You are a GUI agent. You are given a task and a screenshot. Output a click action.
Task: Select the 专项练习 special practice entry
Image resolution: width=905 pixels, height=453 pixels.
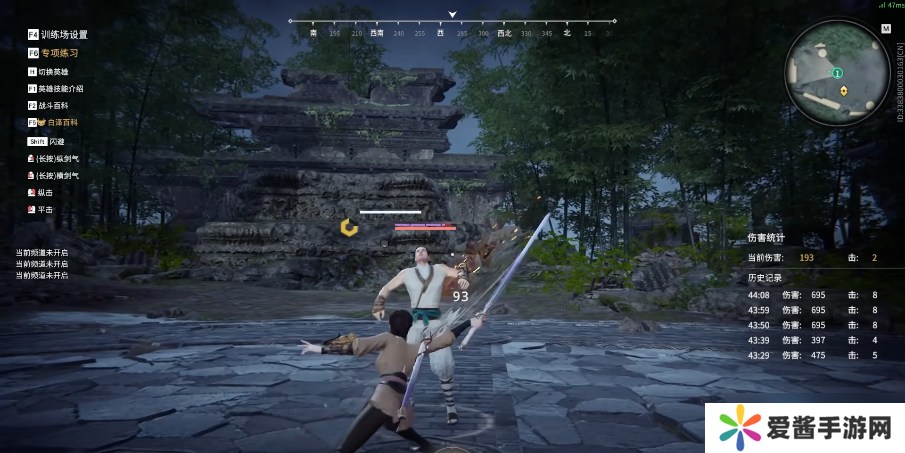(59, 53)
